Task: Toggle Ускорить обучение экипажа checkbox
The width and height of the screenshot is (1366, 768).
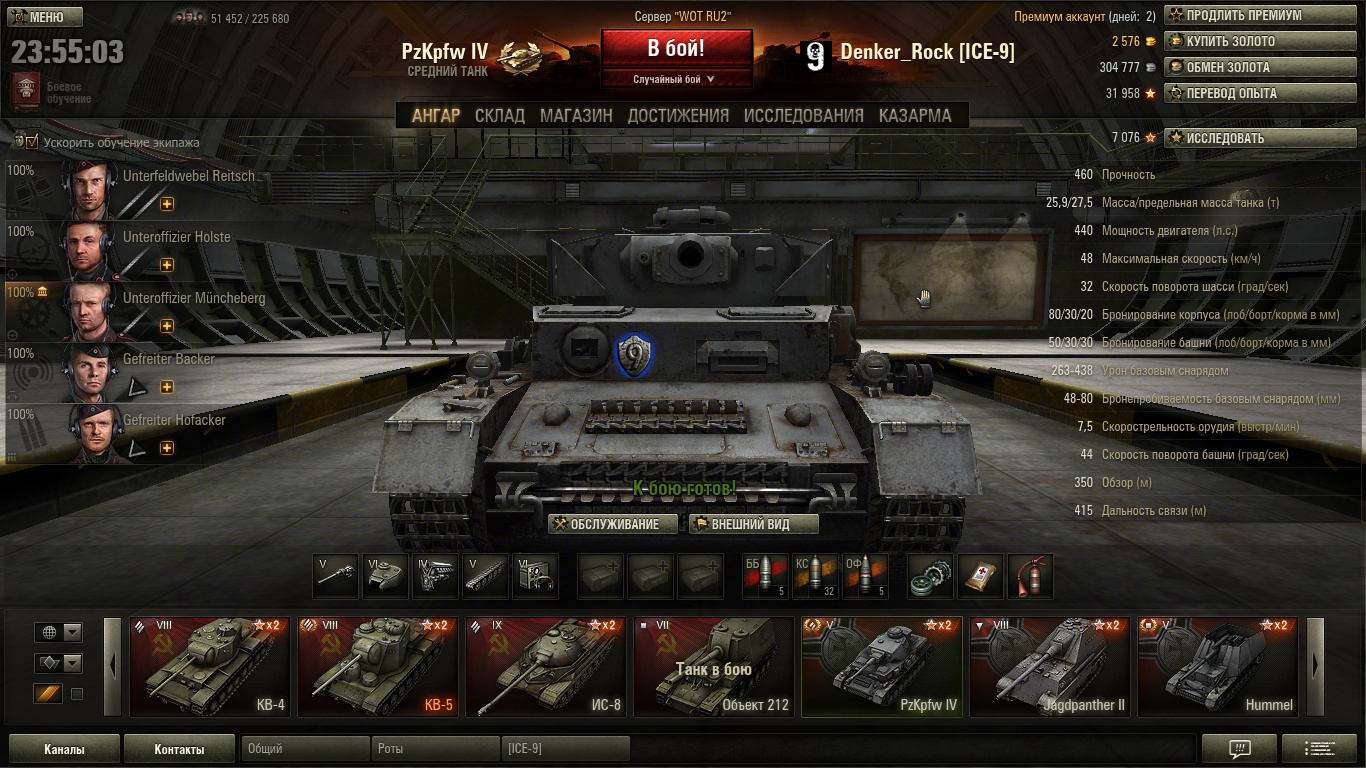Action: pos(32,142)
